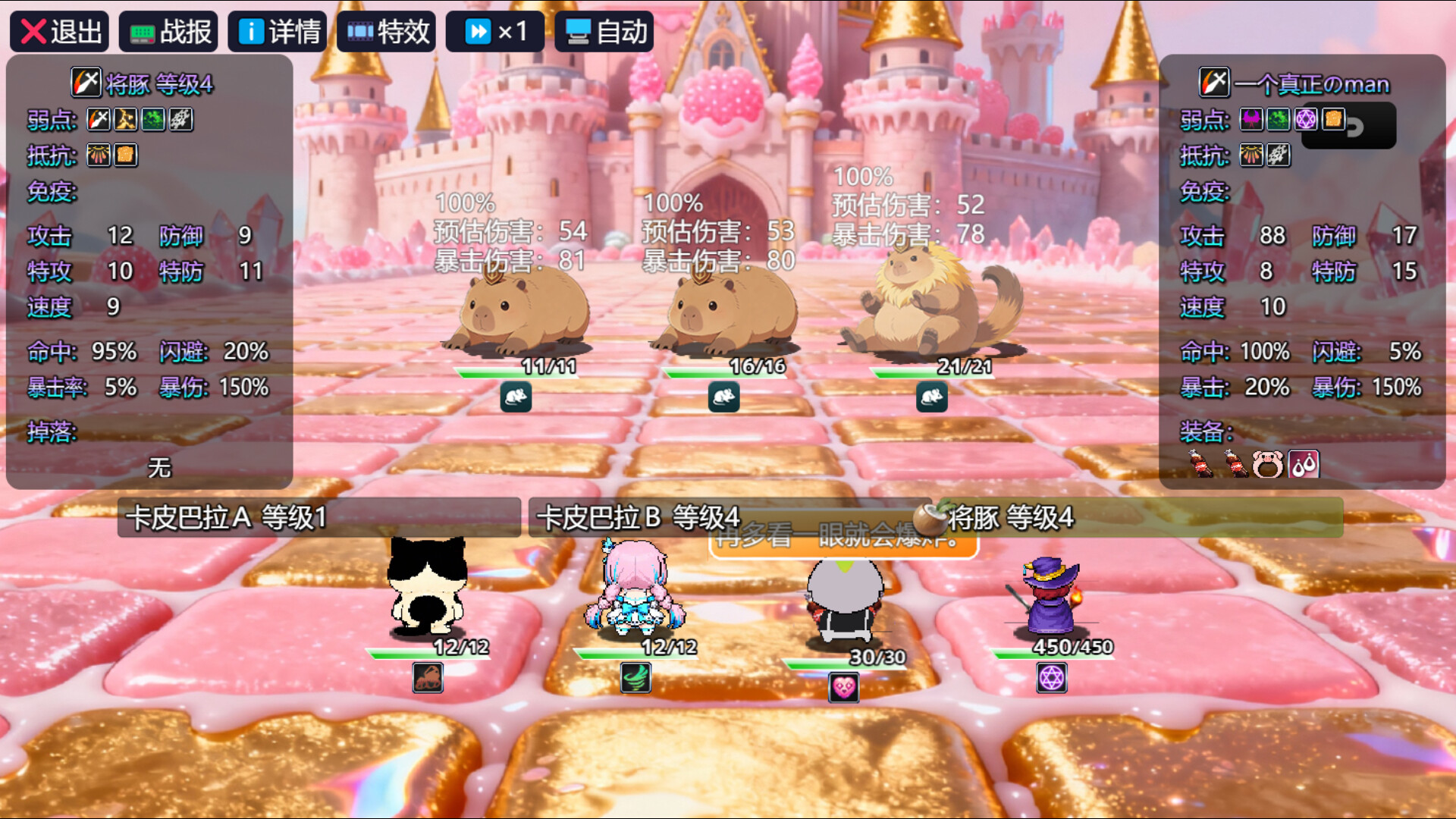Click the snowflake weakness icon on the left panel
1456x819 pixels.
181,119
